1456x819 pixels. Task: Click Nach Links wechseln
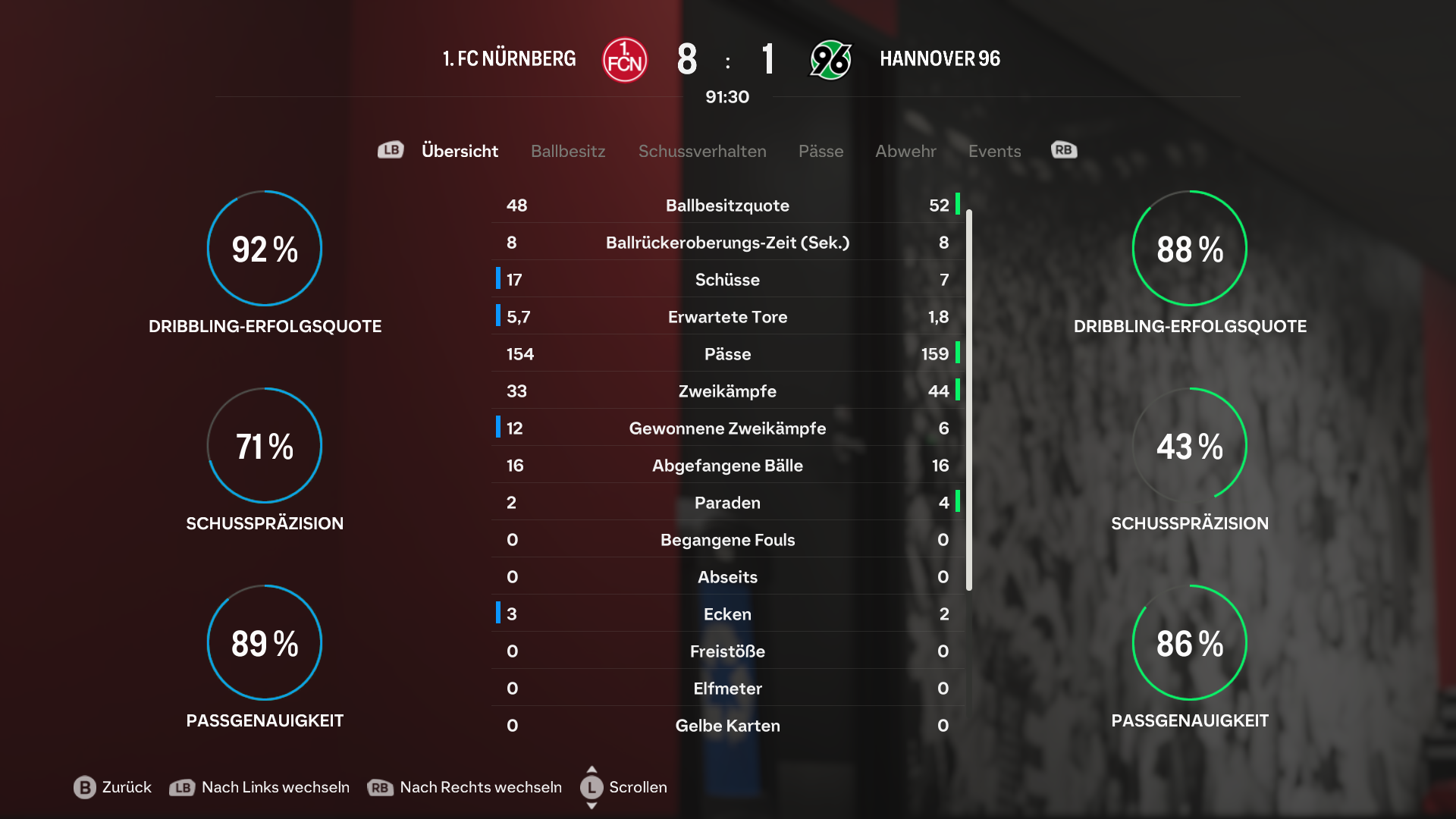259,787
